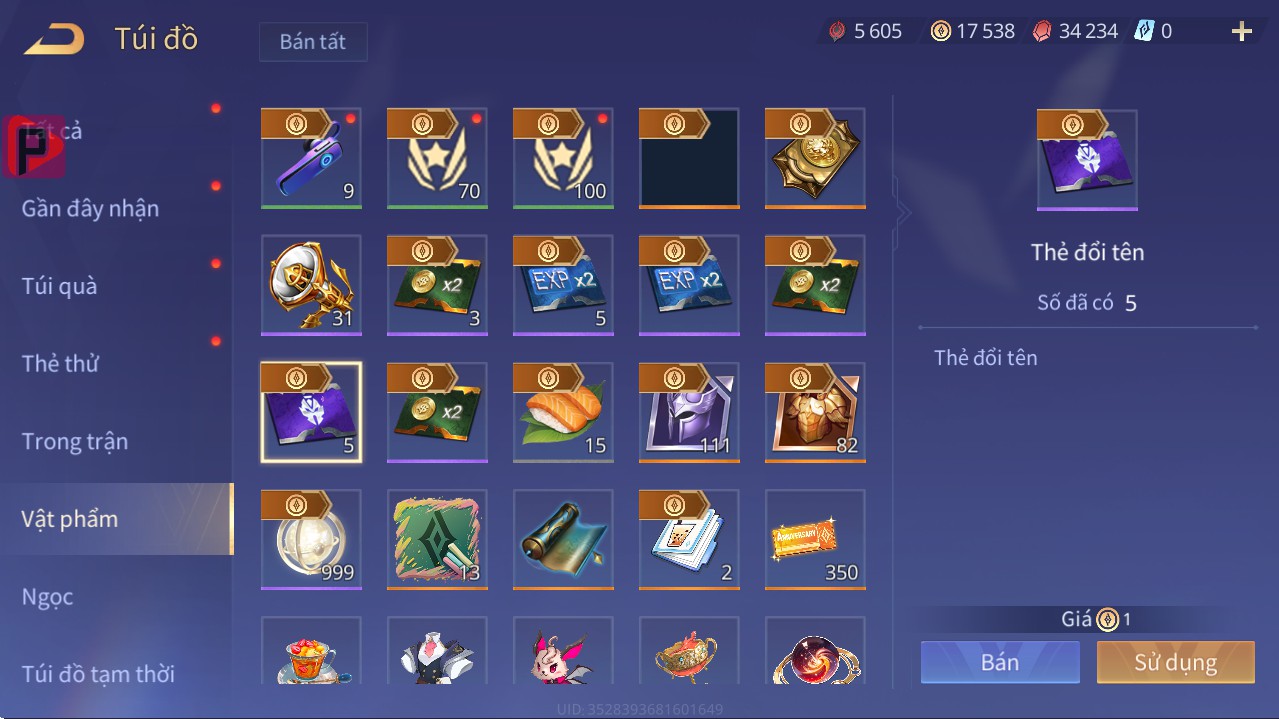Viewport: 1279px width, 719px height.
Task: Show the Trong trận category
Action: pyautogui.click(x=75, y=441)
